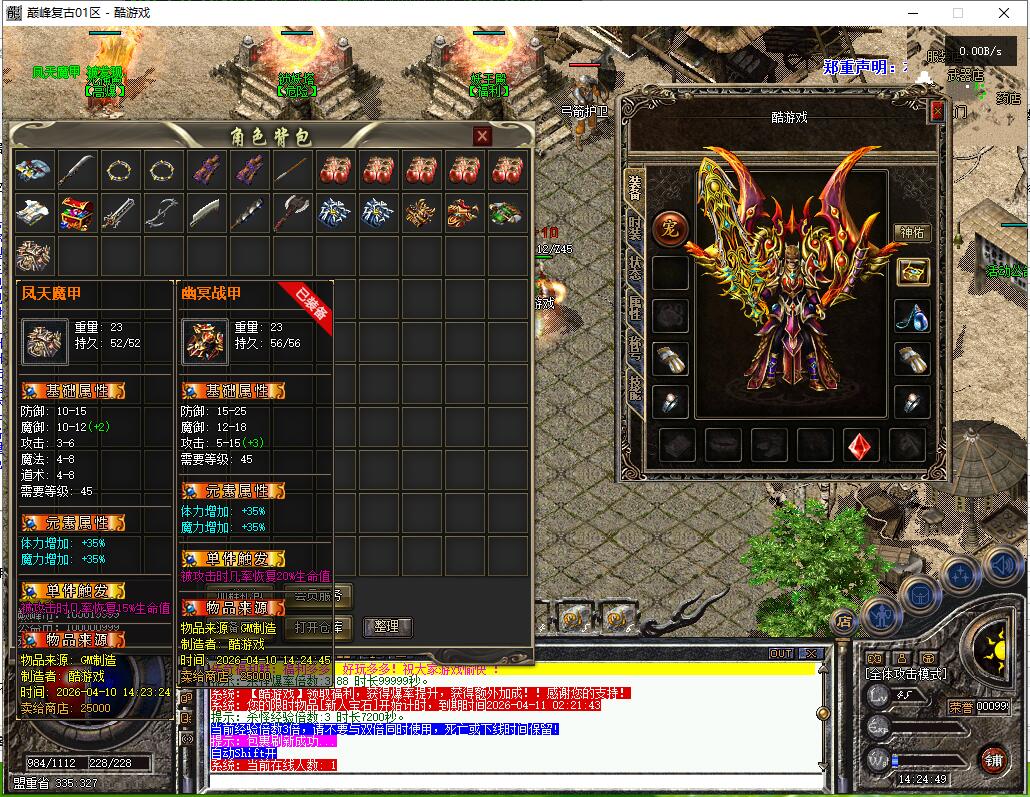Click the OUT button above the chat
The width and height of the screenshot is (1030, 797).
coord(781,653)
